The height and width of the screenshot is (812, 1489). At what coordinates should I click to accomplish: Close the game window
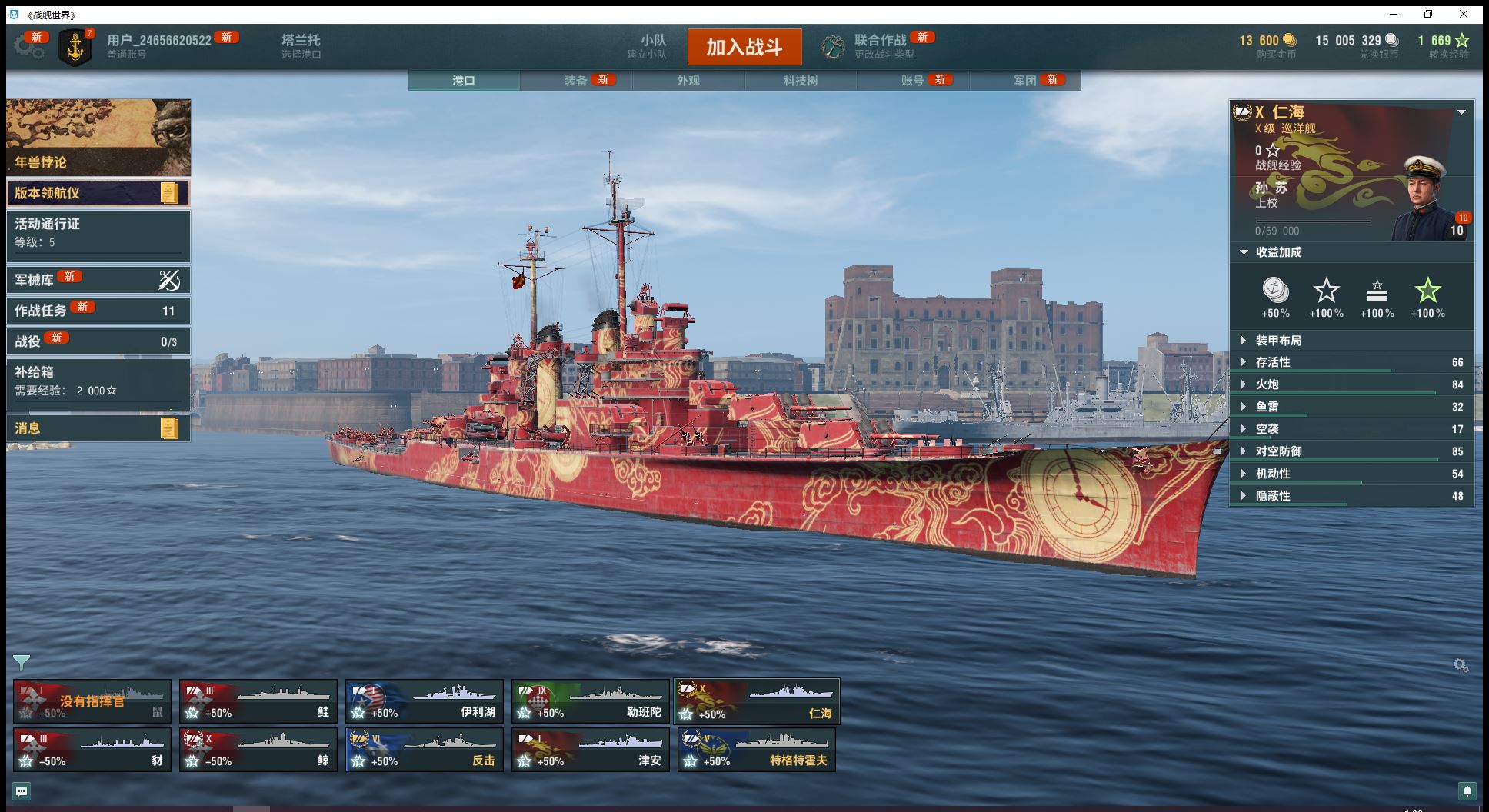coord(1464,15)
